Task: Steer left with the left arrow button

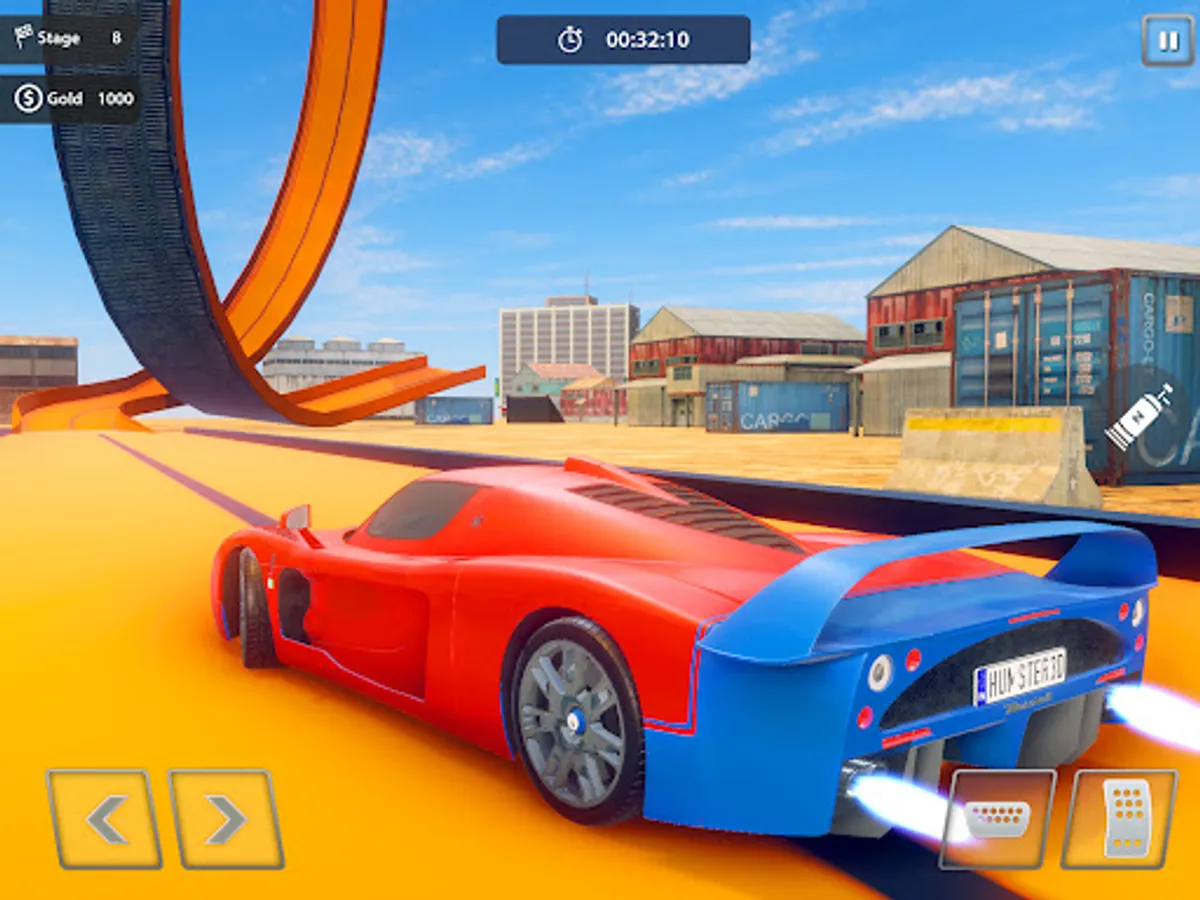Action: point(104,819)
